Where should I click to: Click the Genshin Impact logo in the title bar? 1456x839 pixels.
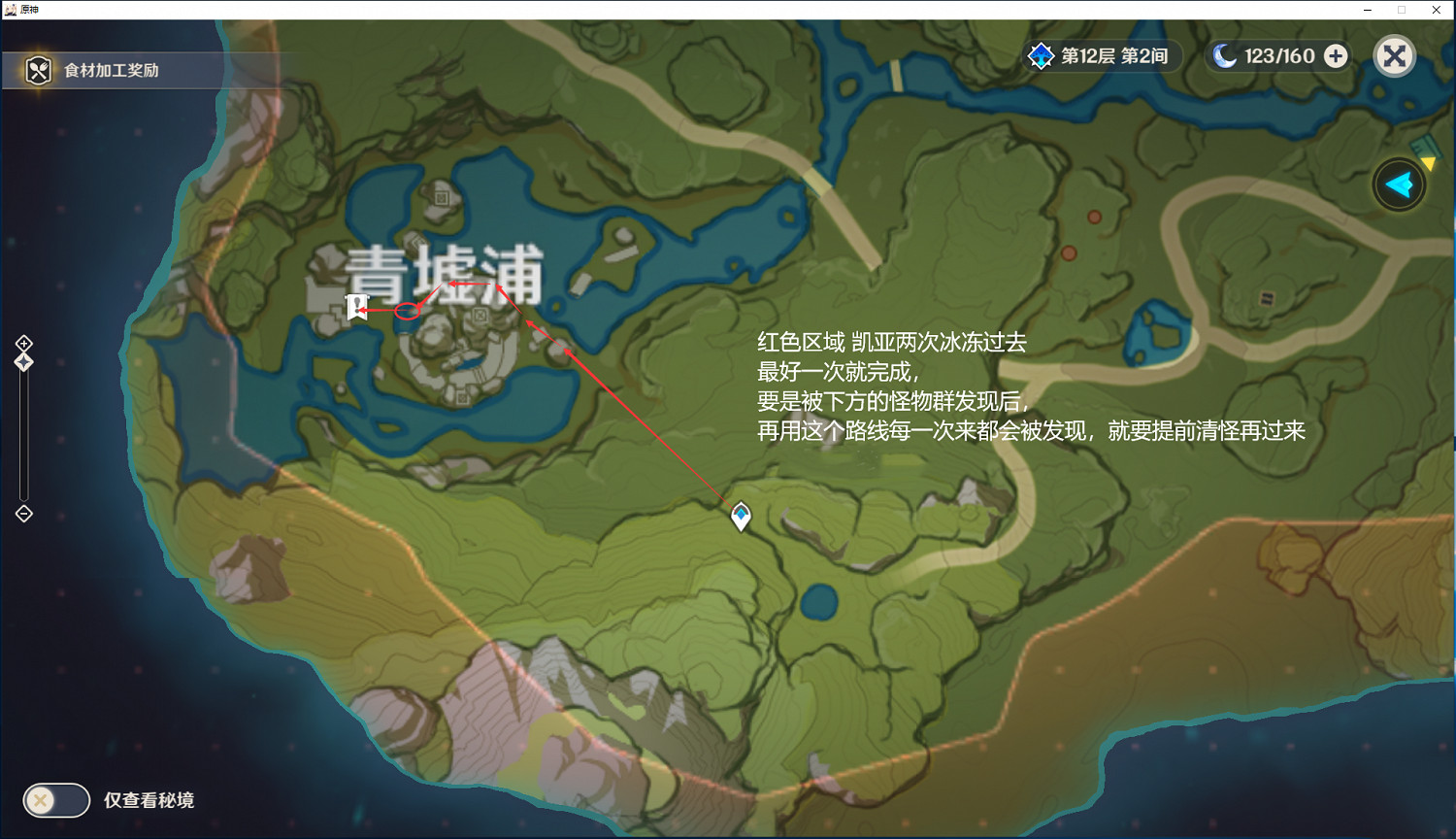click(10, 10)
